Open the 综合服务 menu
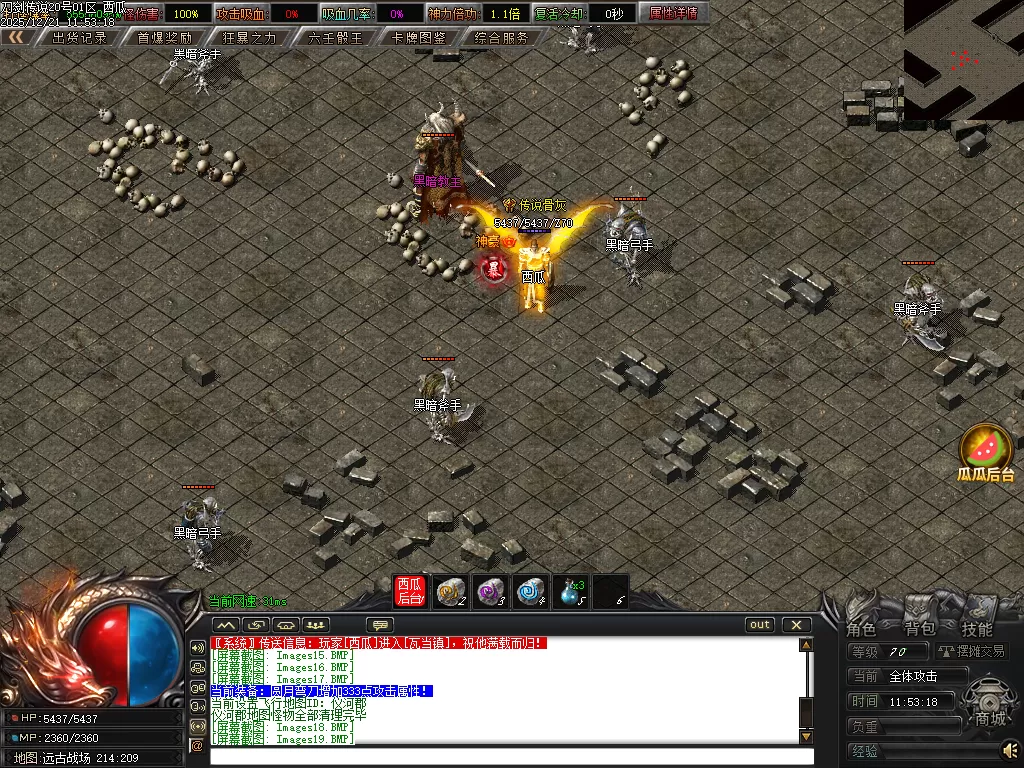 [502, 38]
